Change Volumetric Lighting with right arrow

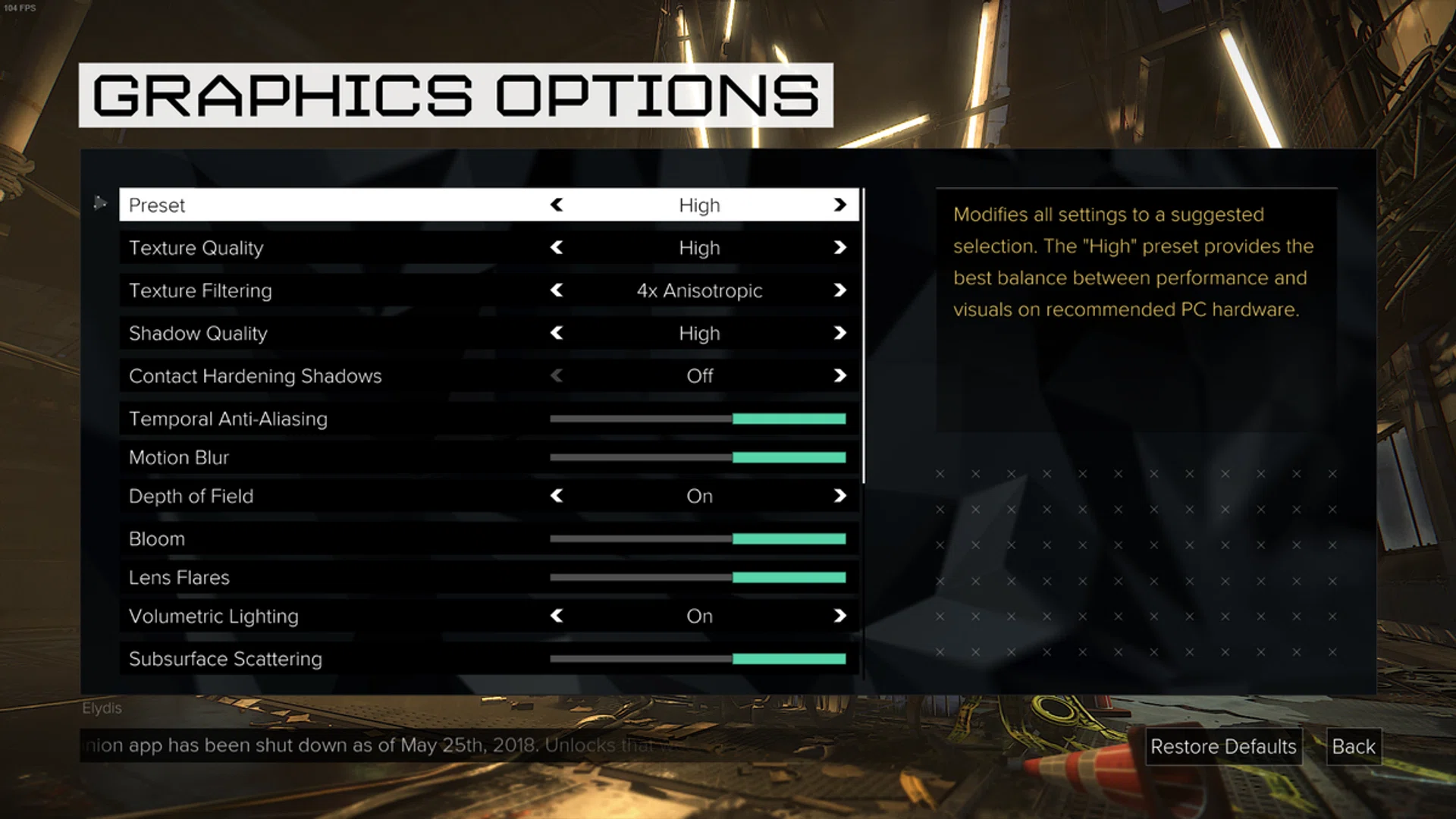pos(839,616)
